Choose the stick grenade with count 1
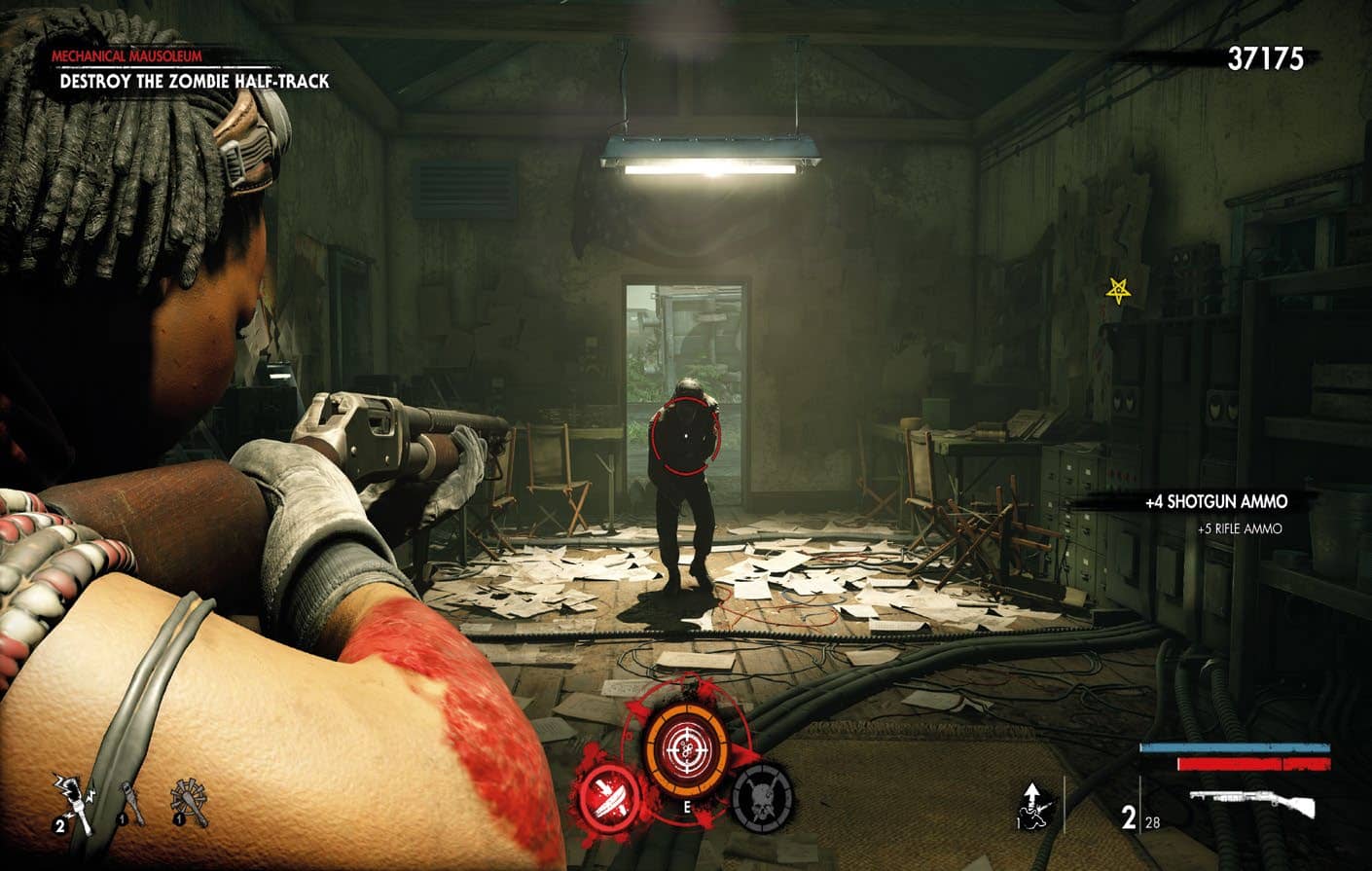The height and width of the screenshot is (871, 1372). (x=133, y=803)
